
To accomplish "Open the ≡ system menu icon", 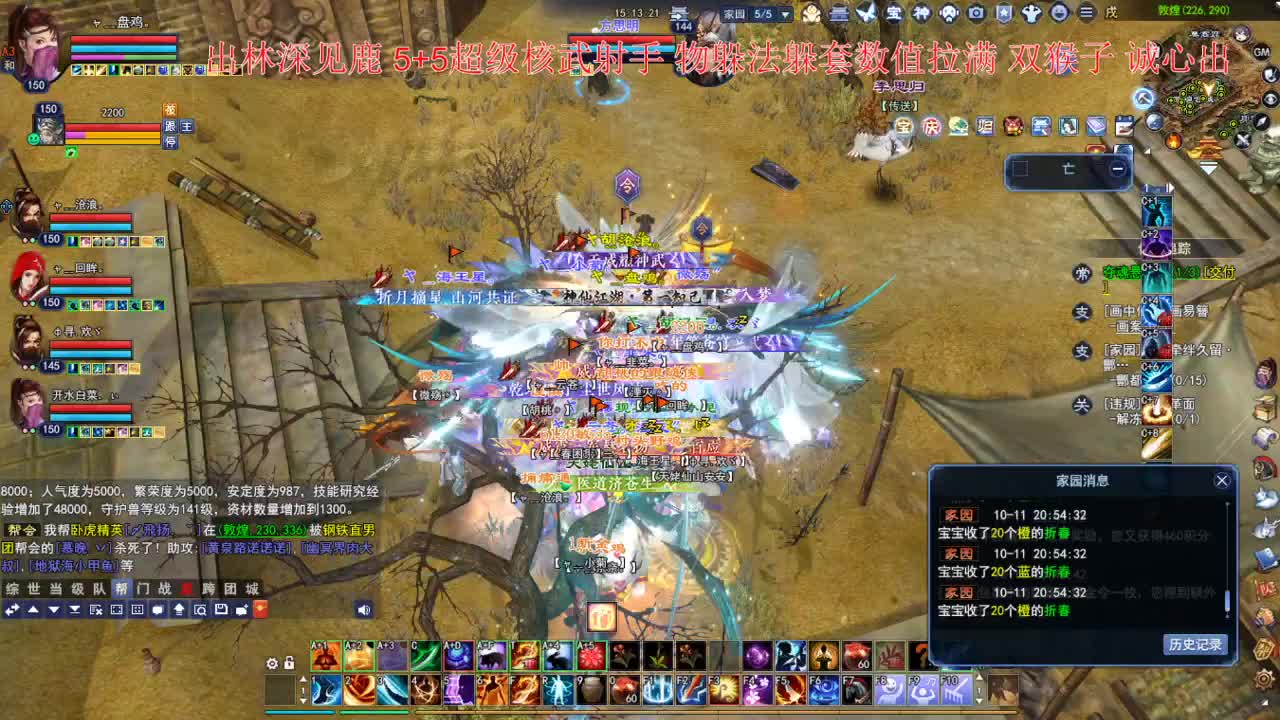I will click(x=1087, y=12).
